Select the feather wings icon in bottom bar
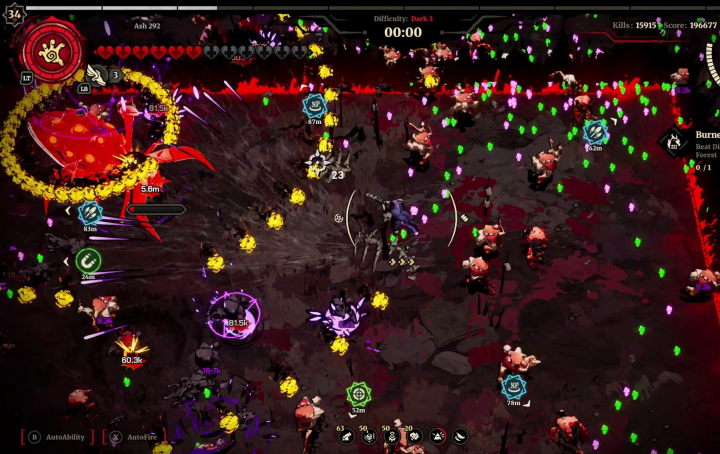 click(460, 436)
